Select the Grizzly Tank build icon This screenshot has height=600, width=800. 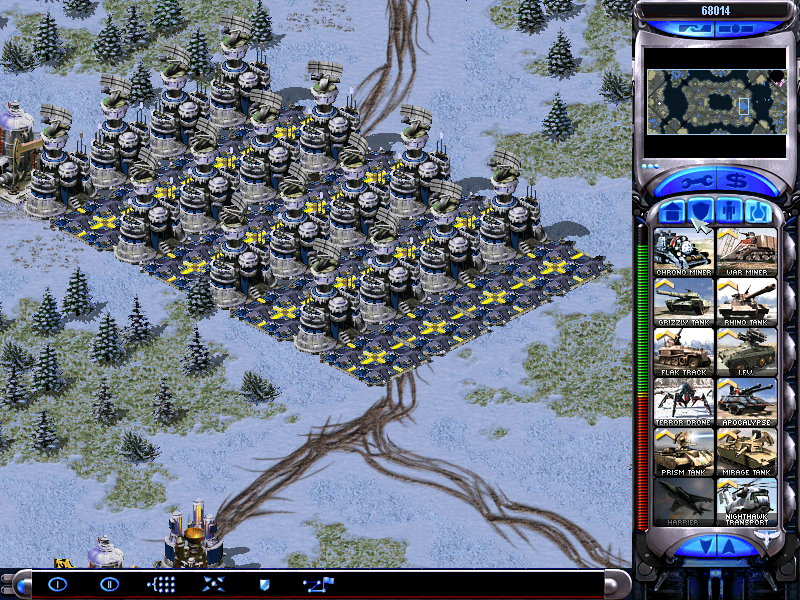pyautogui.click(x=684, y=301)
